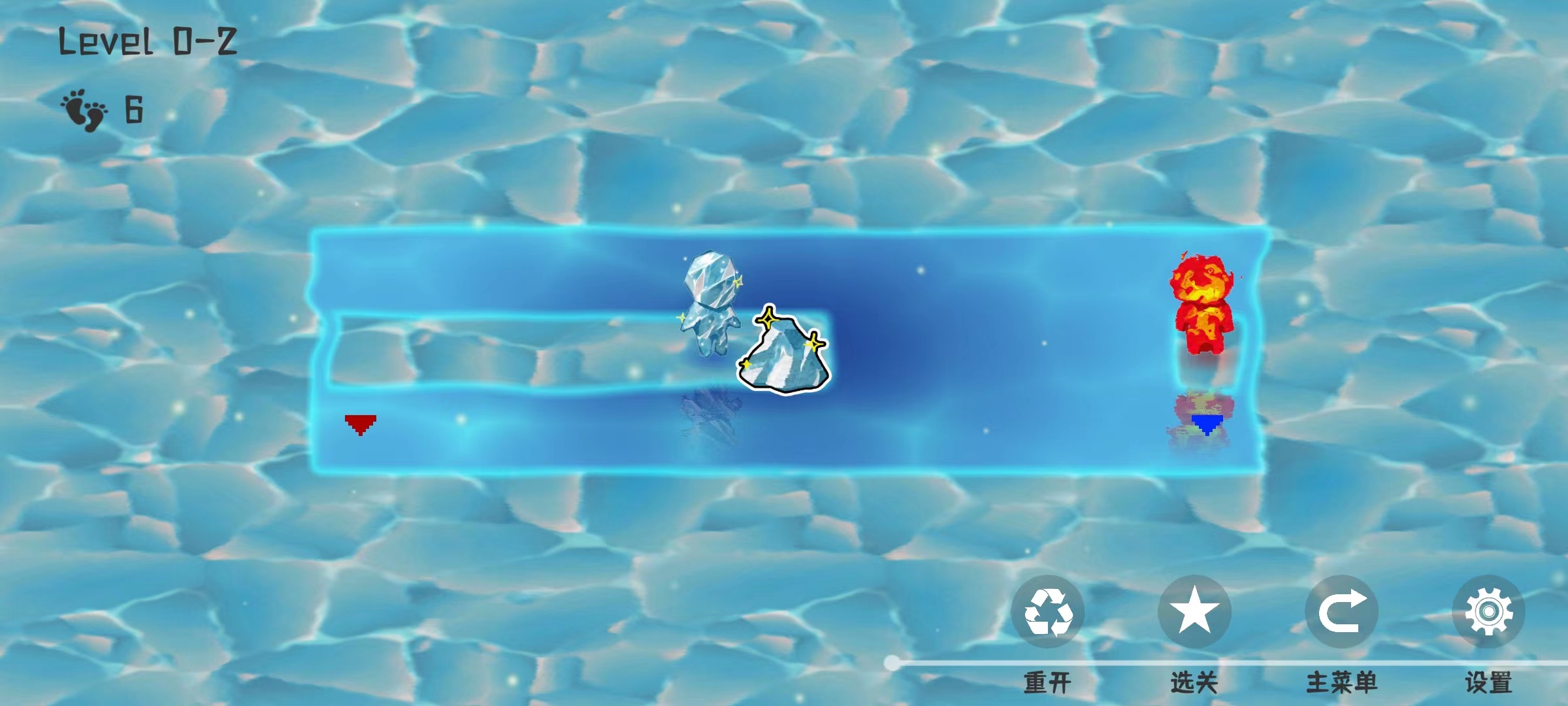Tap the recycle restart icon
Image resolution: width=1568 pixels, height=706 pixels.
[1048, 611]
